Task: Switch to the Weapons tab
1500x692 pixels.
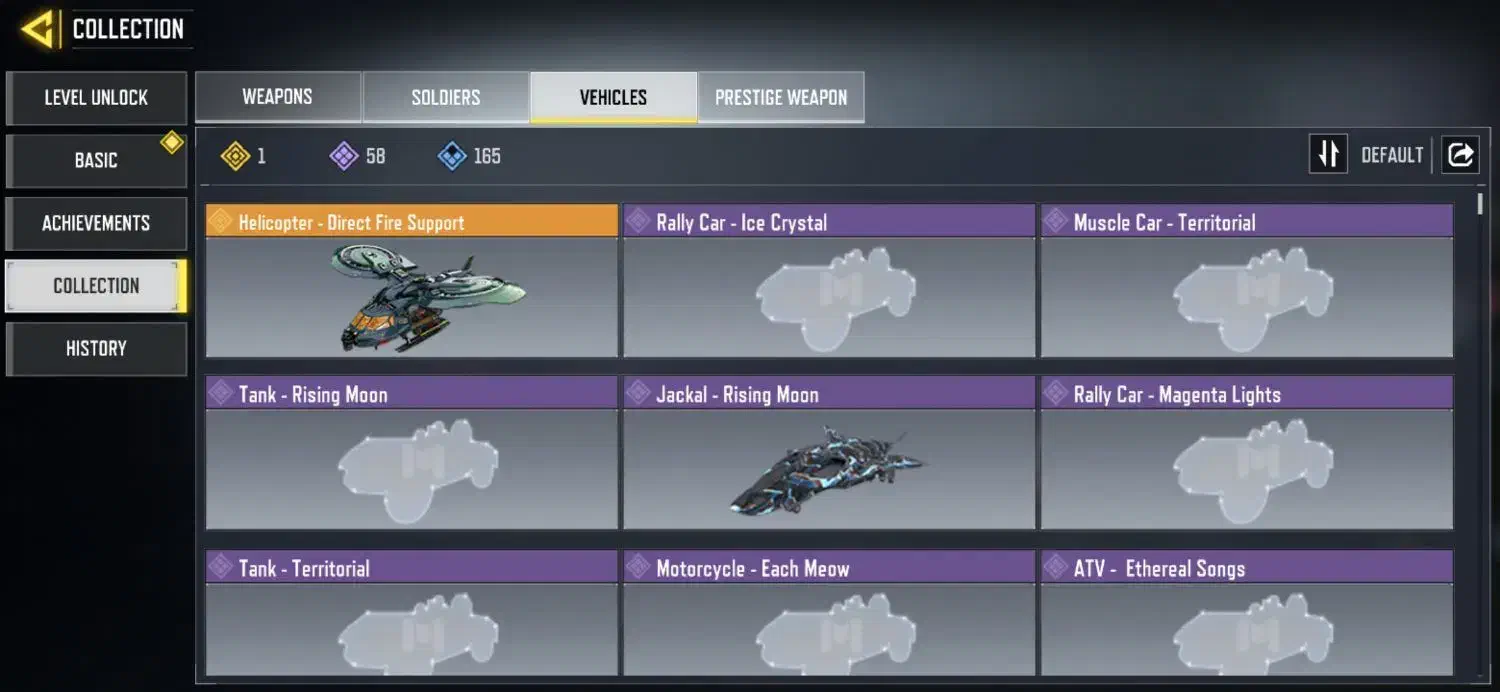Action: [277, 97]
